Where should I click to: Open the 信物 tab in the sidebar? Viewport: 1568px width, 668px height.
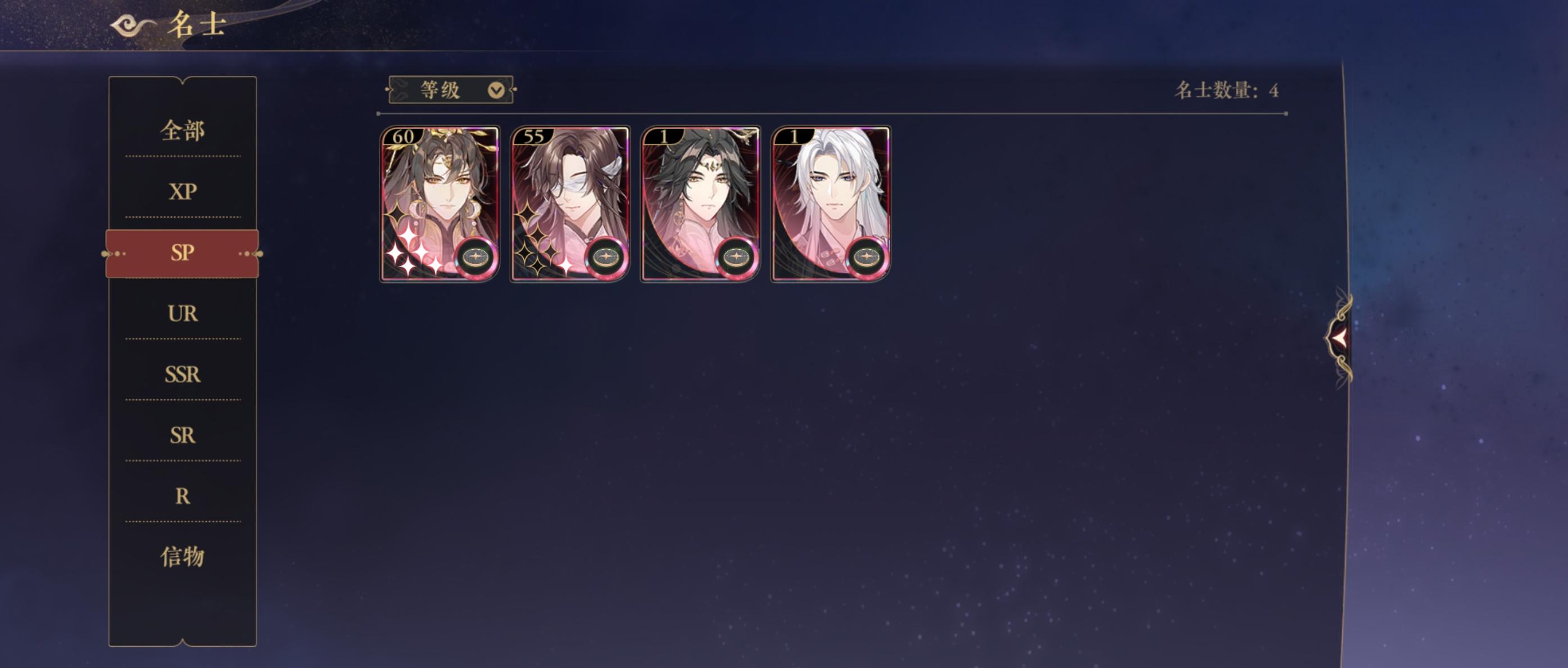[x=183, y=557]
